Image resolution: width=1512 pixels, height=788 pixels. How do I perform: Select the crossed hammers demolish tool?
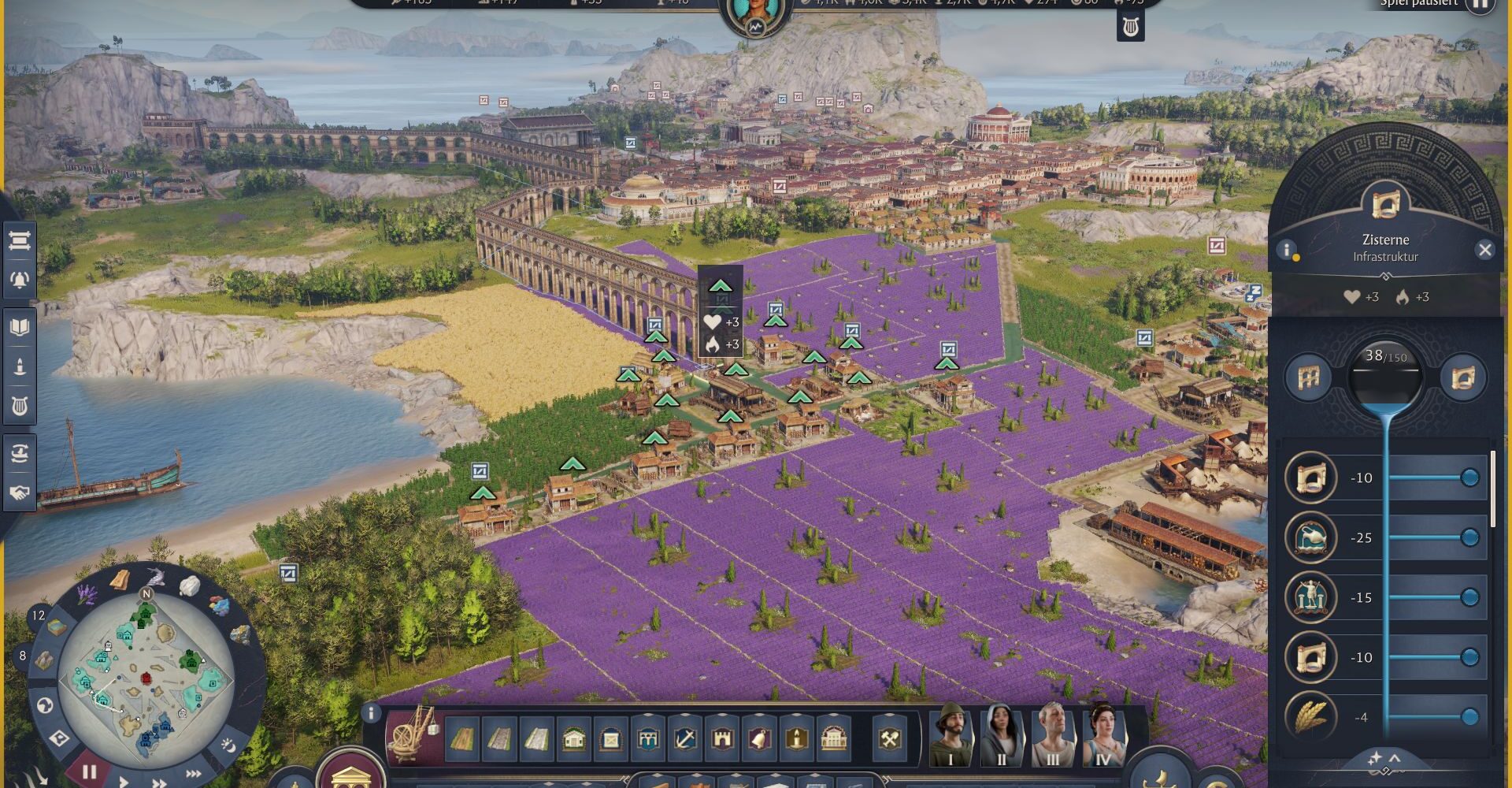tap(890, 739)
